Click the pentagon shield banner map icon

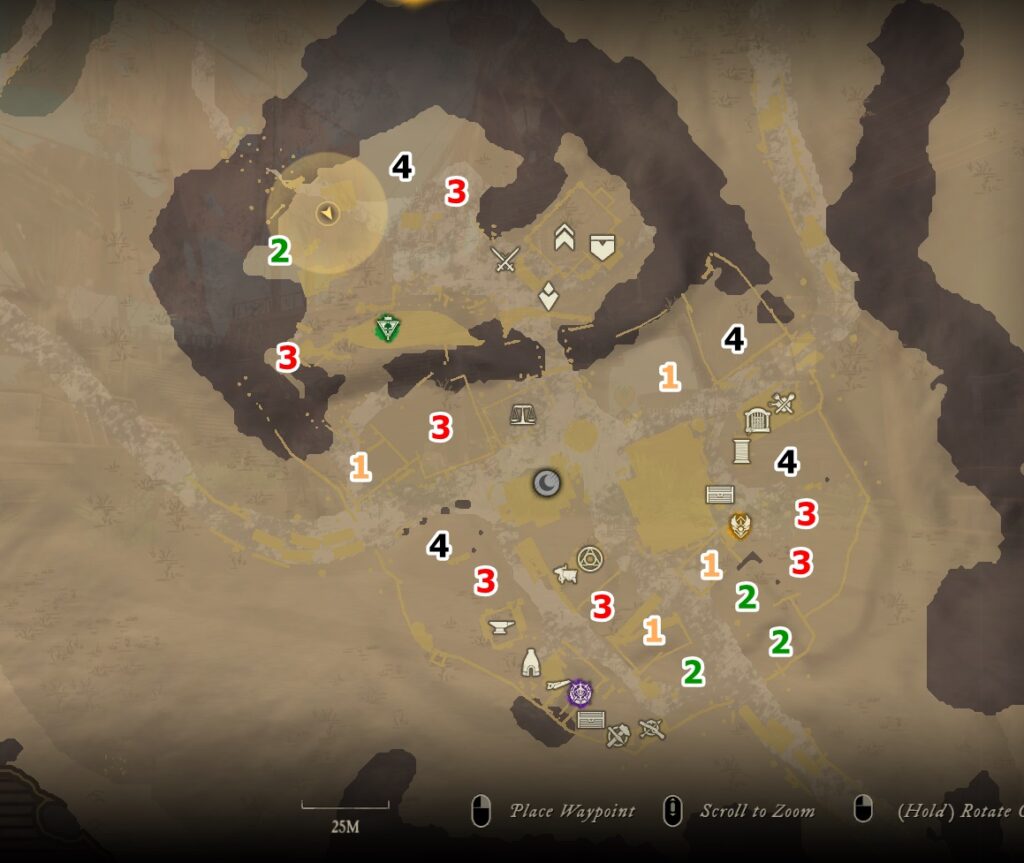tap(601, 246)
